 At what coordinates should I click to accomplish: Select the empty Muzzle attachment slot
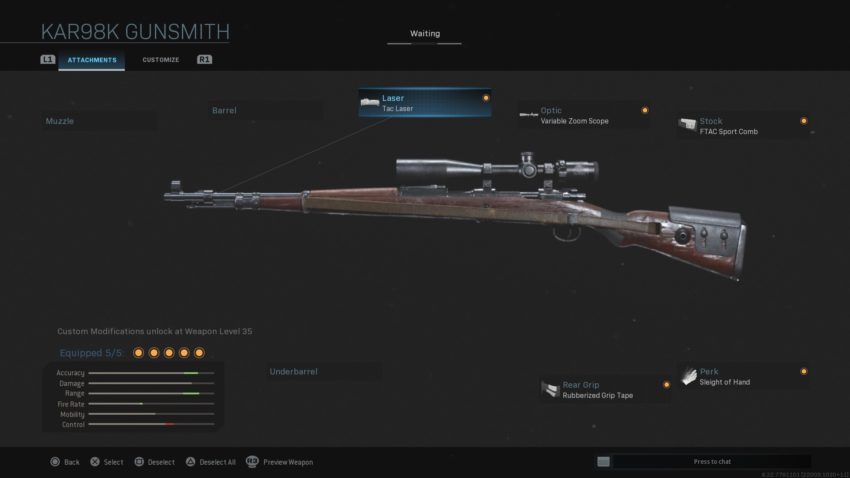[x=98, y=121]
